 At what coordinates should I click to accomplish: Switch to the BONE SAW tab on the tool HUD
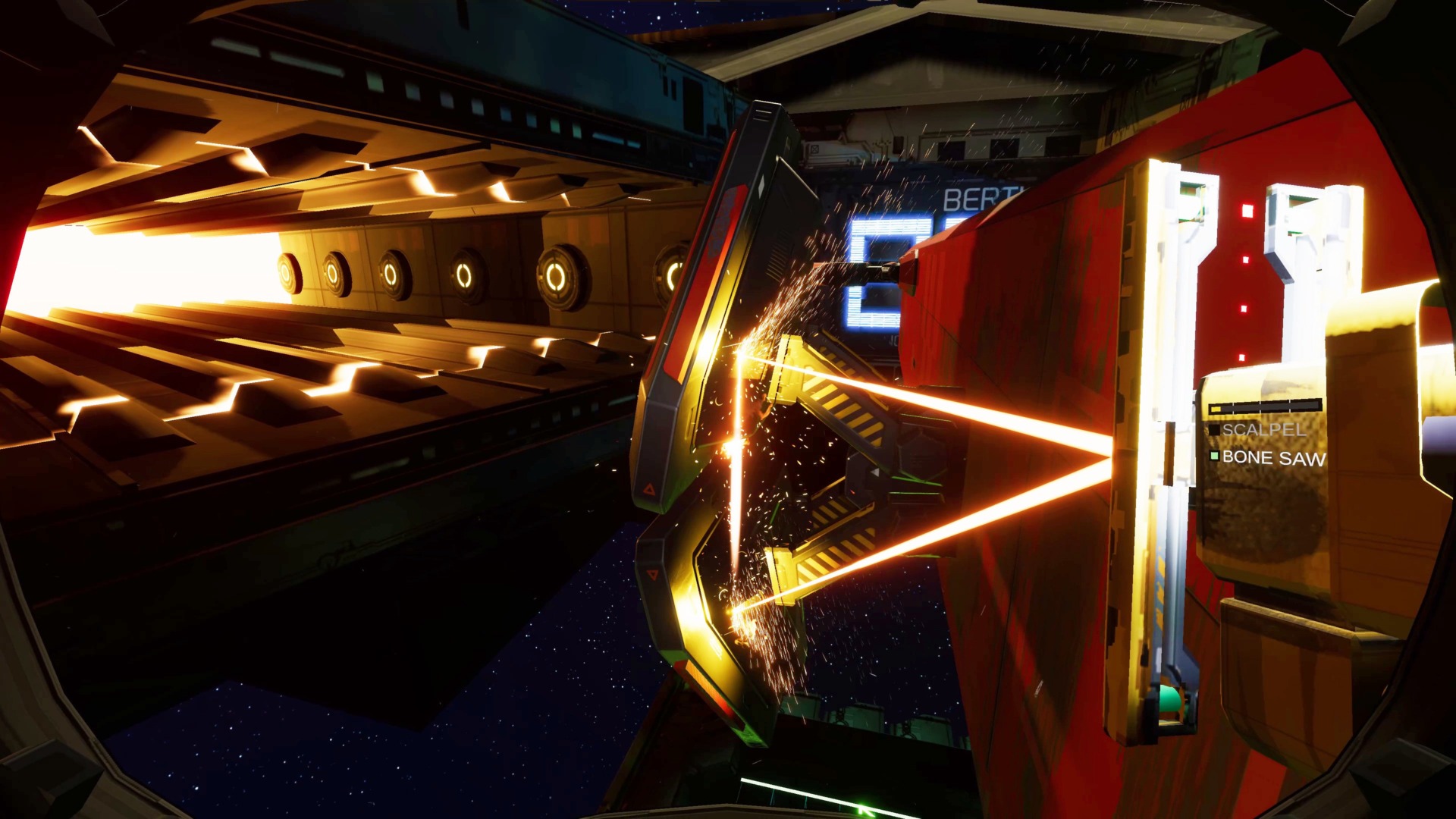click(1275, 457)
